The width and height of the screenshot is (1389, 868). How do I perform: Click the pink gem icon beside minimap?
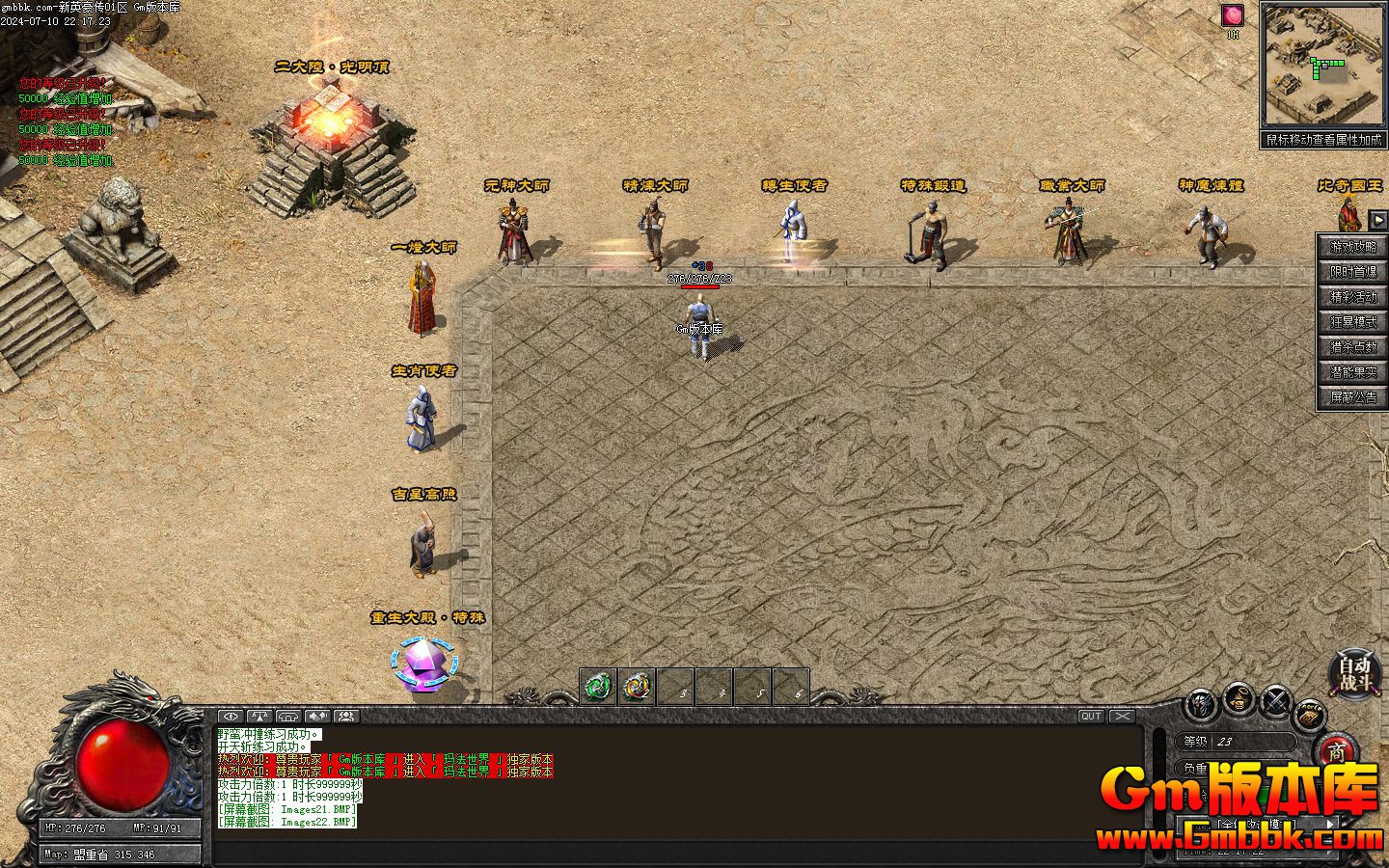[1233, 15]
